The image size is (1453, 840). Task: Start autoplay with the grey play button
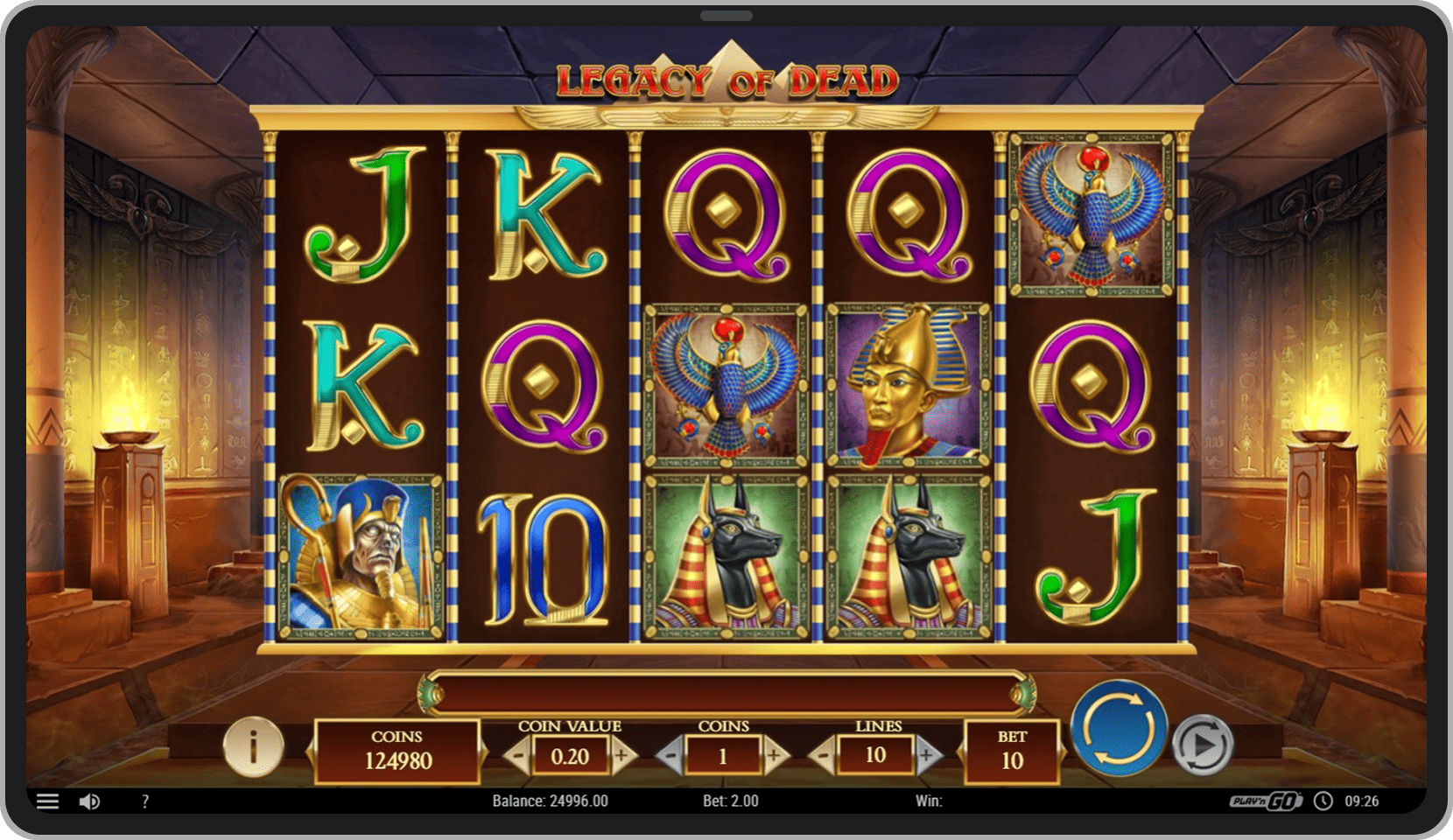(x=1203, y=745)
